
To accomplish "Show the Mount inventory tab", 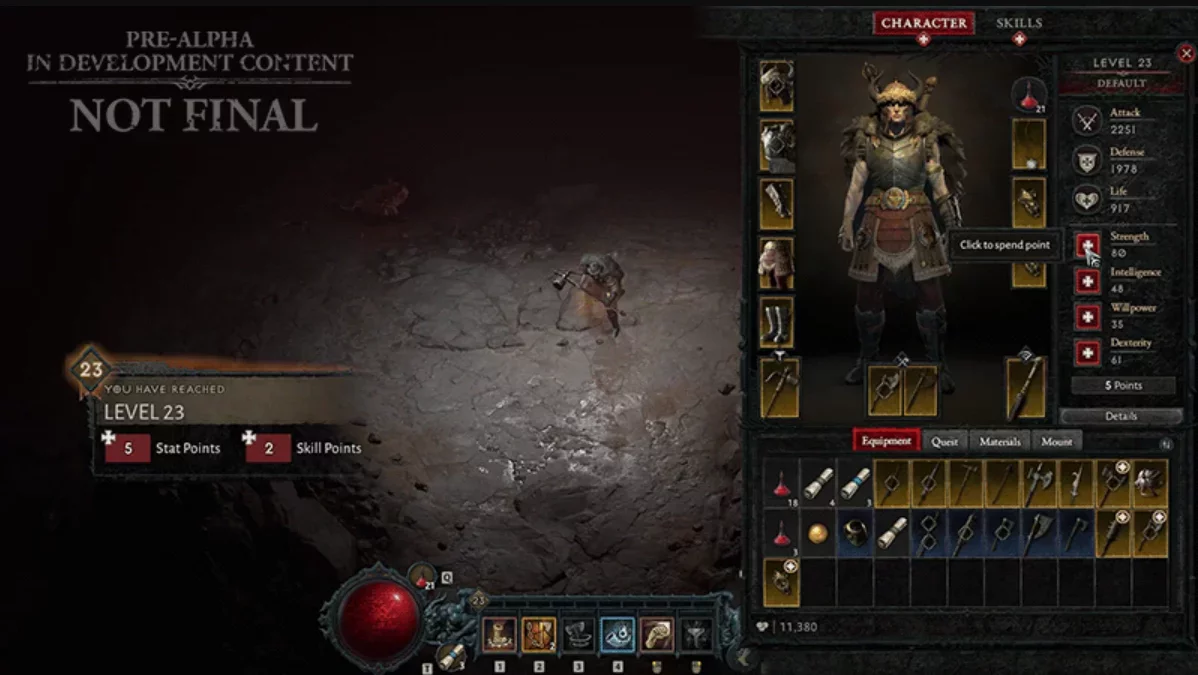I will coord(1056,441).
